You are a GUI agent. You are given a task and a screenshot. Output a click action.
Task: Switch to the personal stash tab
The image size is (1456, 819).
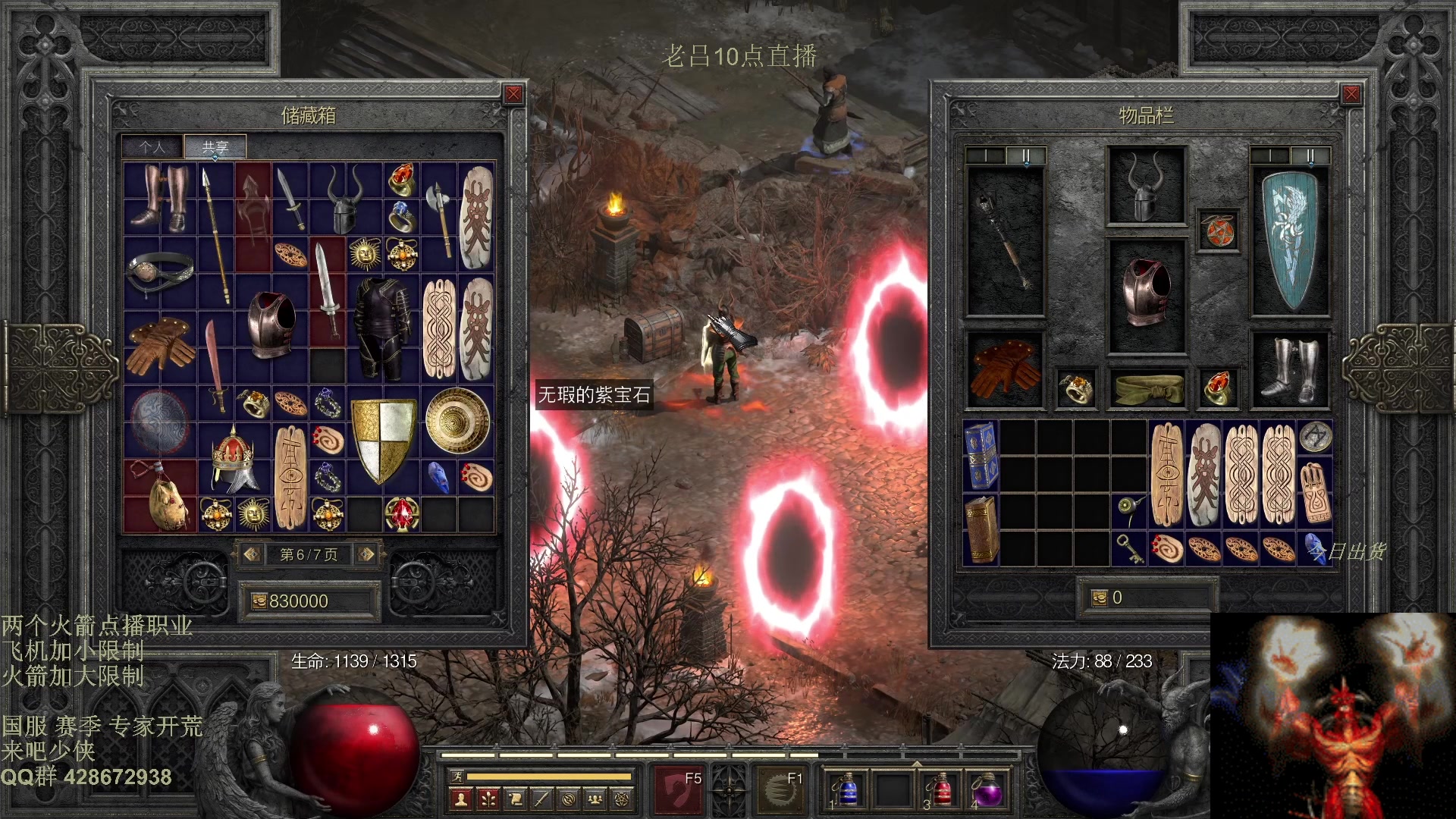point(152,147)
